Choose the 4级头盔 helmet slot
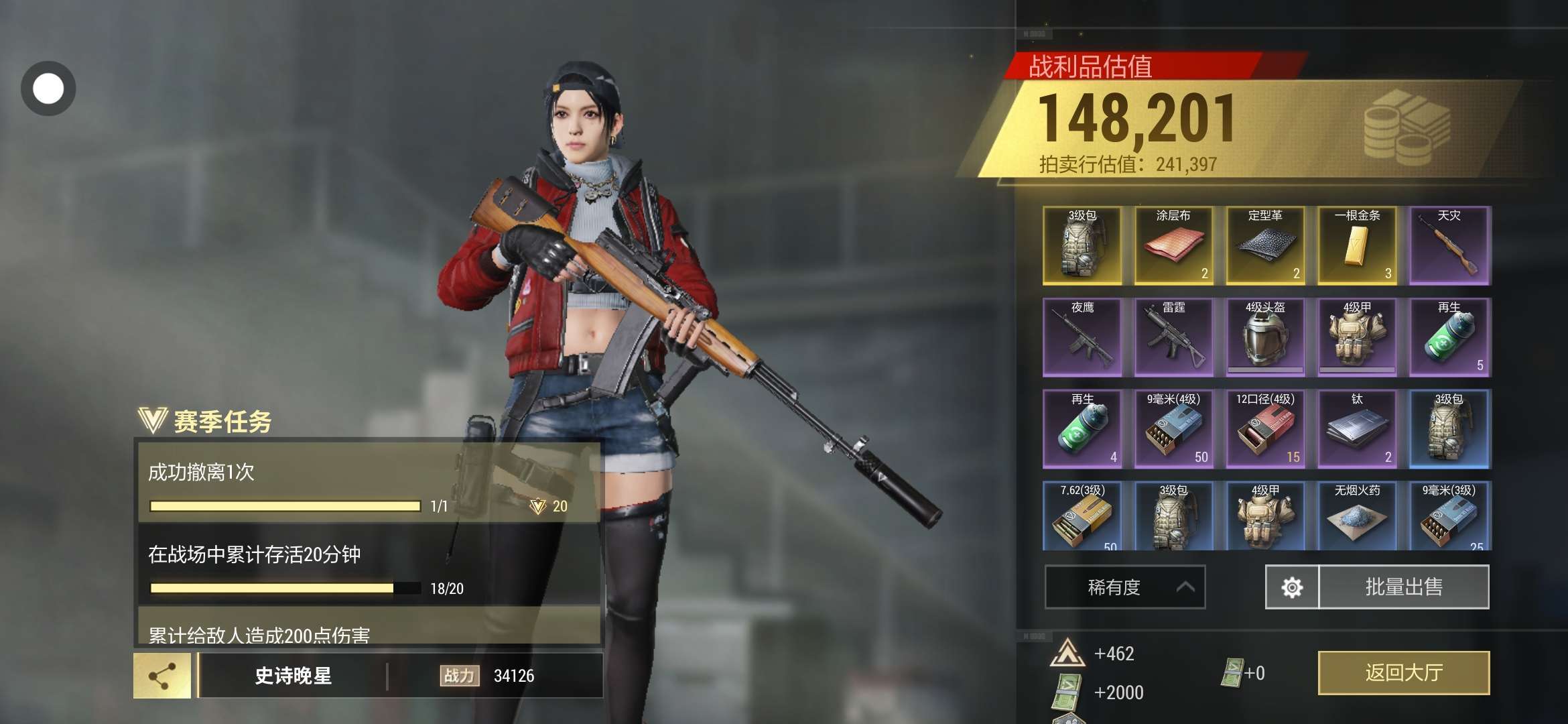The image size is (1568, 724). point(1265,337)
